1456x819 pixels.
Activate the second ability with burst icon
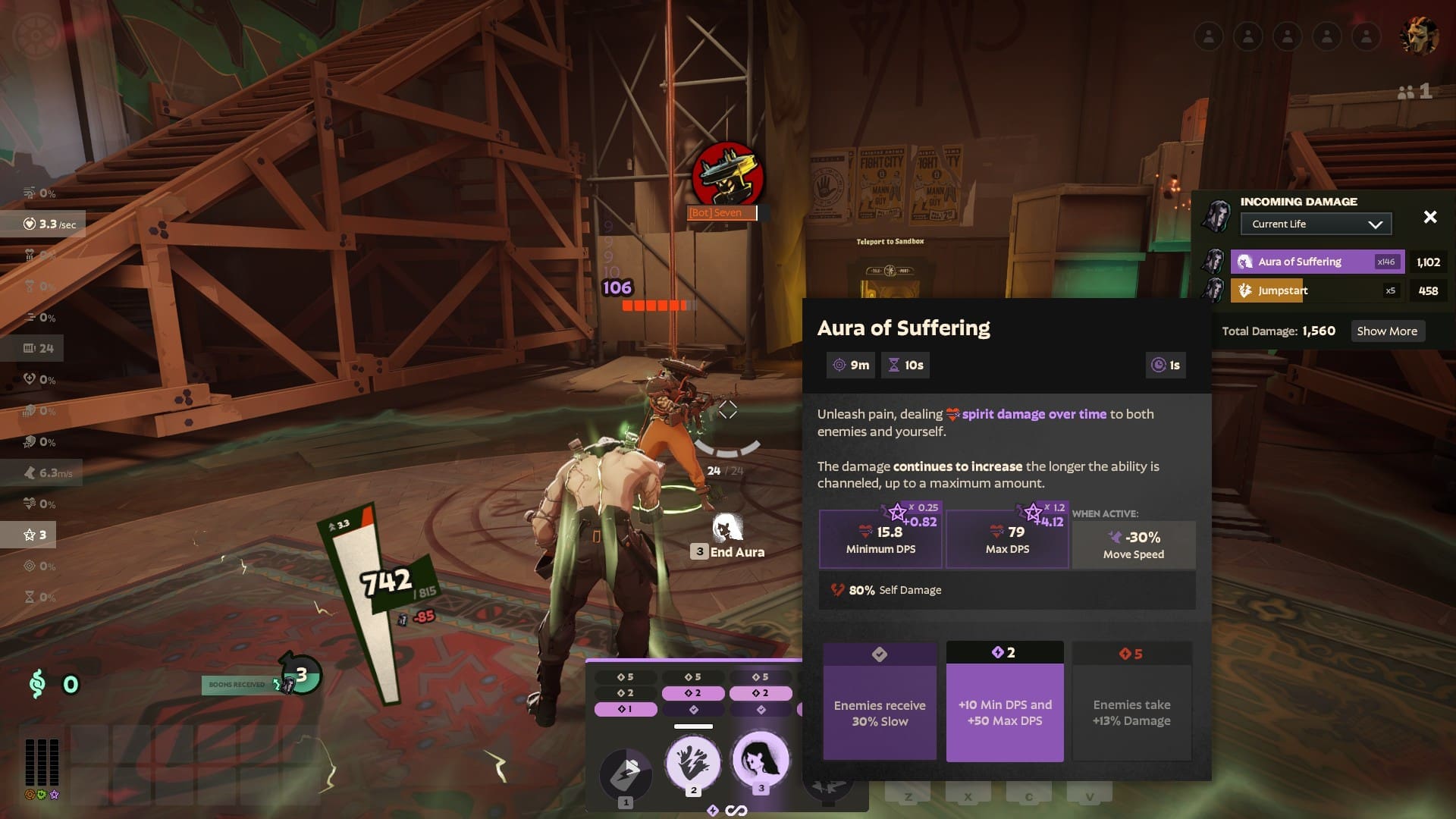pos(693,762)
